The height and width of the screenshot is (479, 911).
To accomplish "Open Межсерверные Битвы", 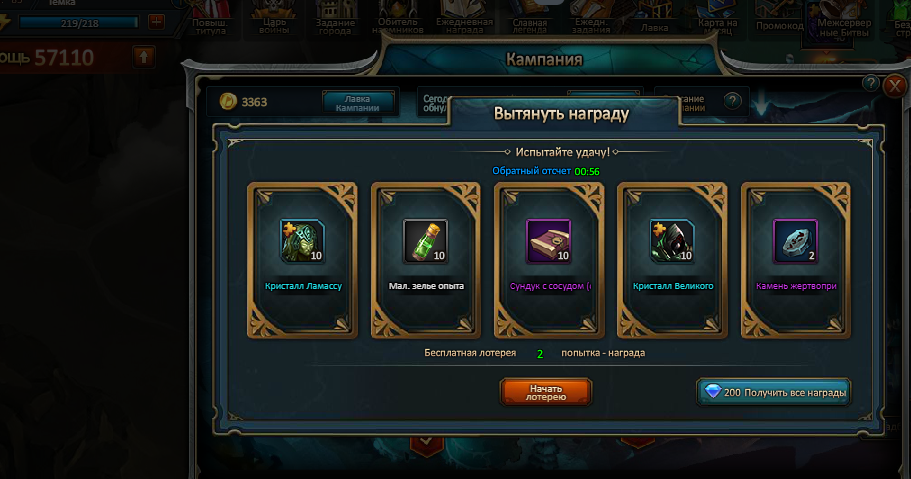I will [x=845, y=20].
